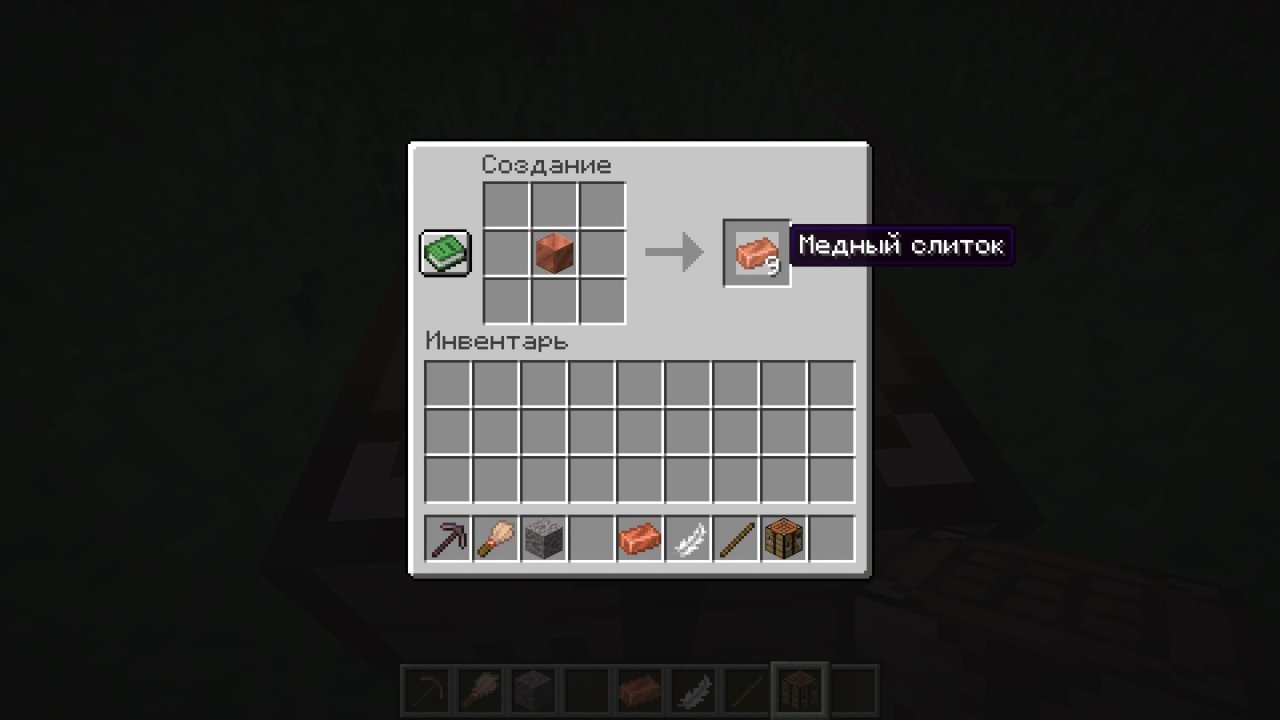Click the crafting table item in inventory
Screen dimensions: 1280x720
(783, 539)
